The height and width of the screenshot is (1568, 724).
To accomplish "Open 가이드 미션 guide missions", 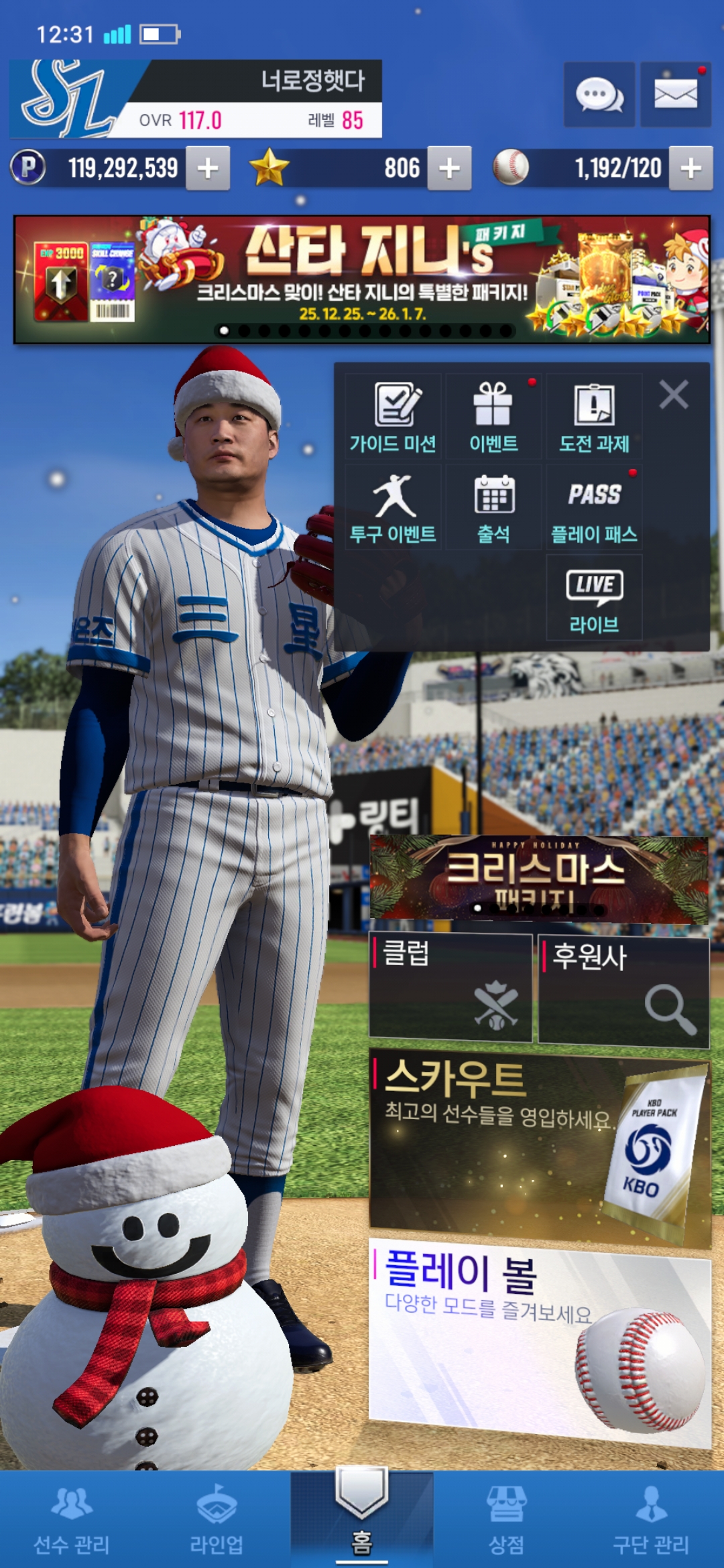I will (x=393, y=417).
